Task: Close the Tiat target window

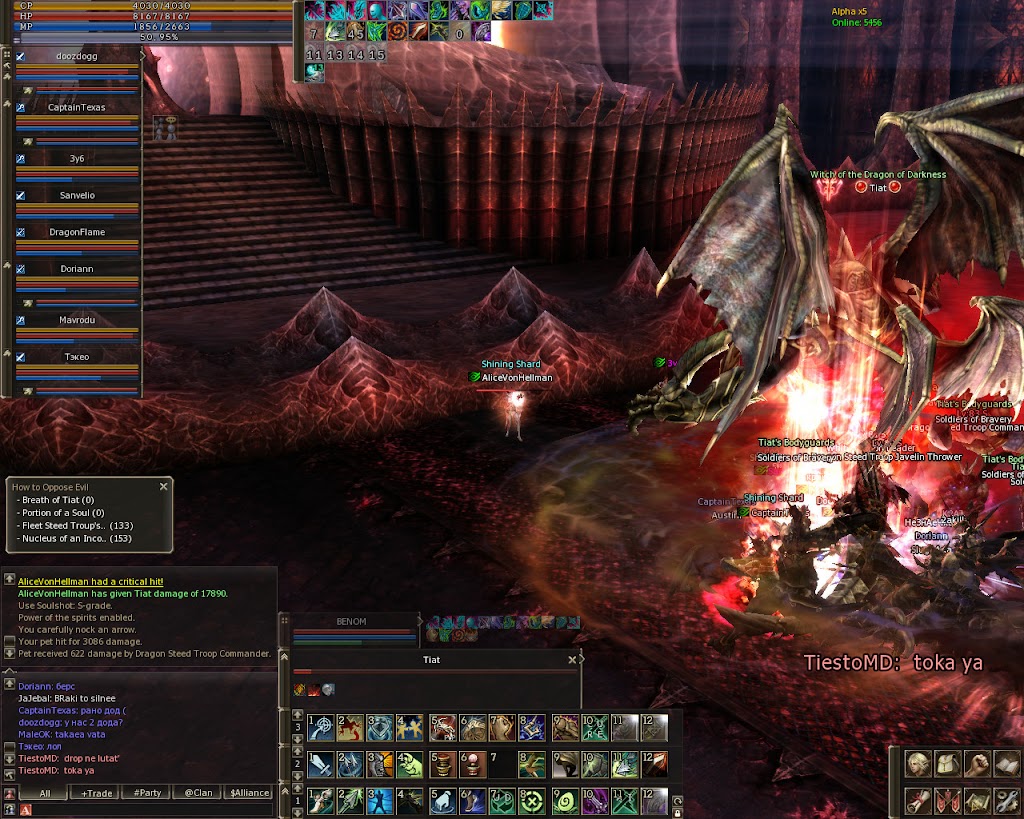Action: click(x=572, y=660)
